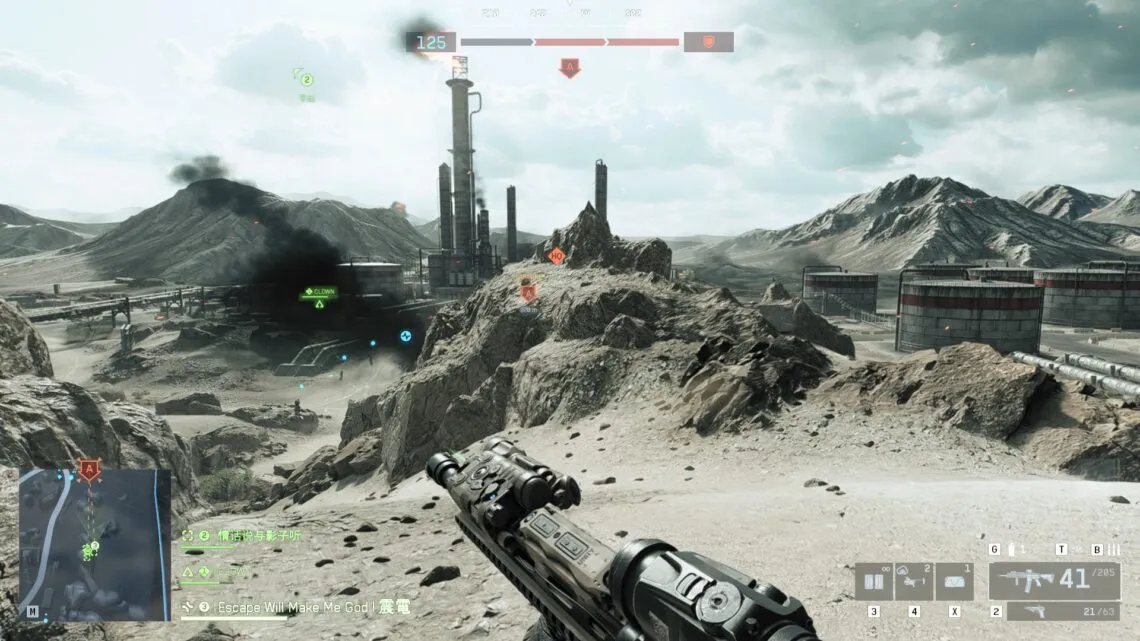
Task: Select the red HQ objective marker
Action: click(557, 256)
